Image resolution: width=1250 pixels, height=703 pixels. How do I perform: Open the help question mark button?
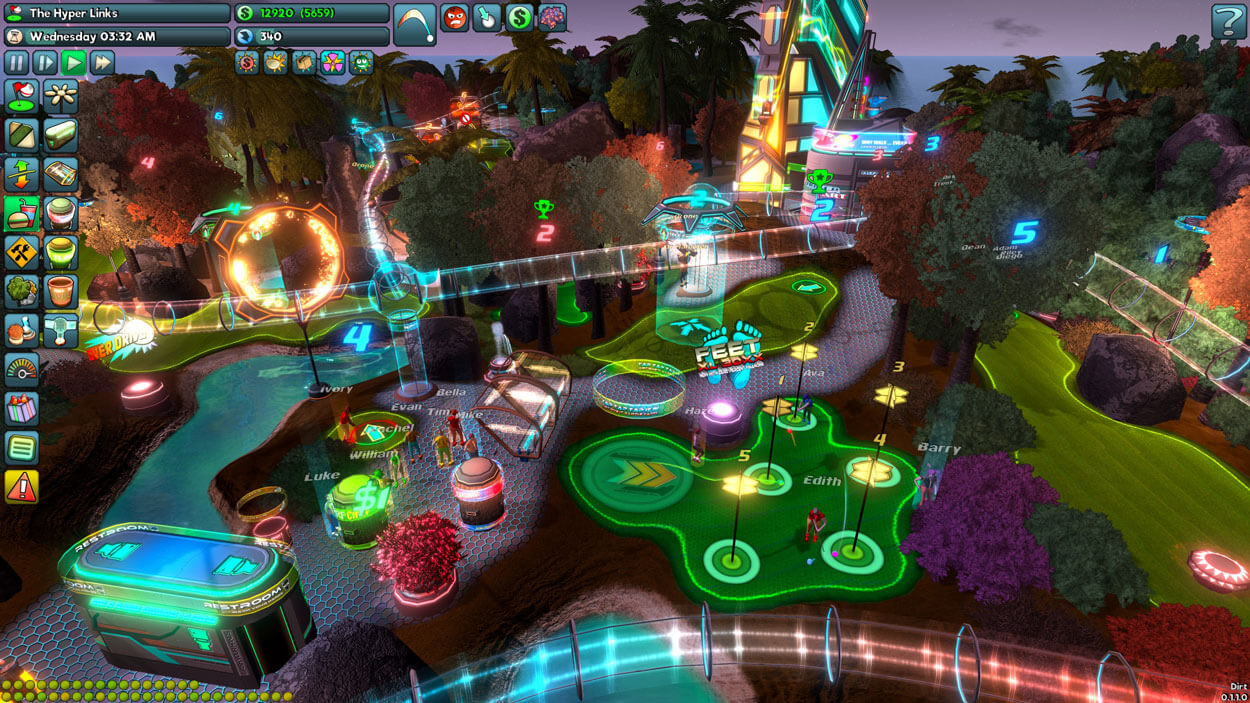point(1227,21)
